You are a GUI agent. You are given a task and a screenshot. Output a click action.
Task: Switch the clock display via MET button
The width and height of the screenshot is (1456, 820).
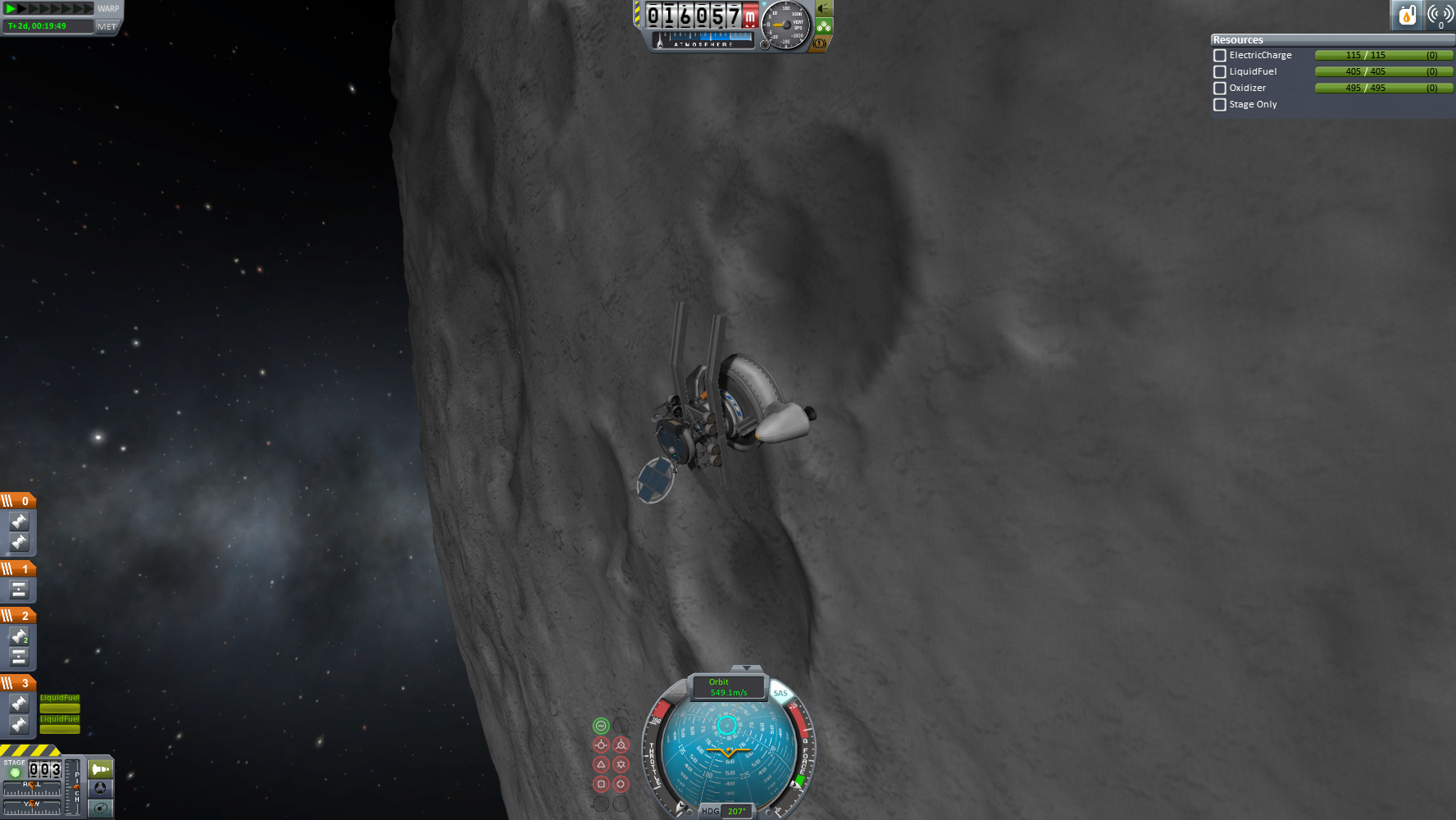tap(107, 26)
